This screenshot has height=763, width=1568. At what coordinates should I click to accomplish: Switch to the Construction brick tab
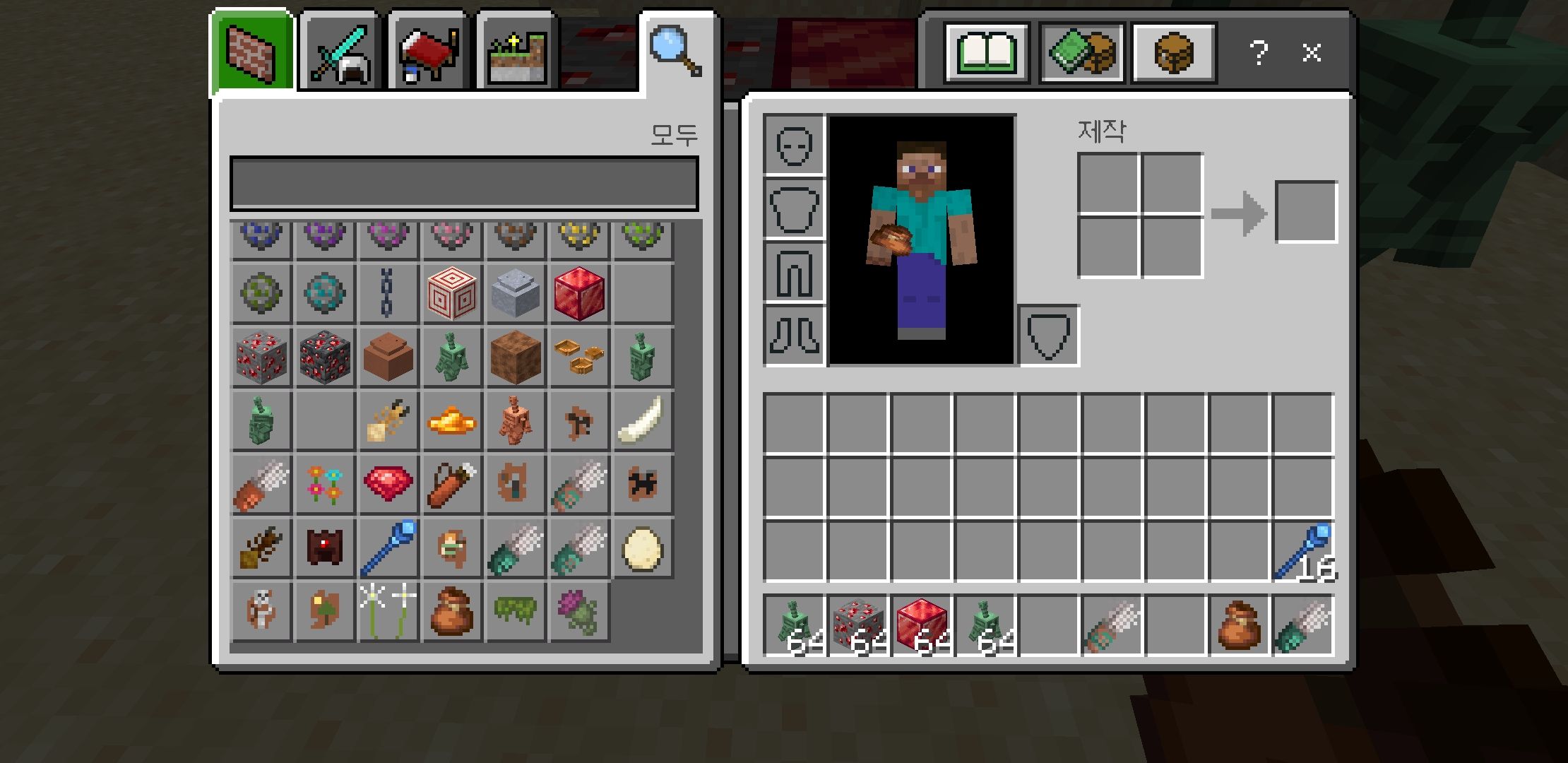pyautogui.click(x=253, y=54)
